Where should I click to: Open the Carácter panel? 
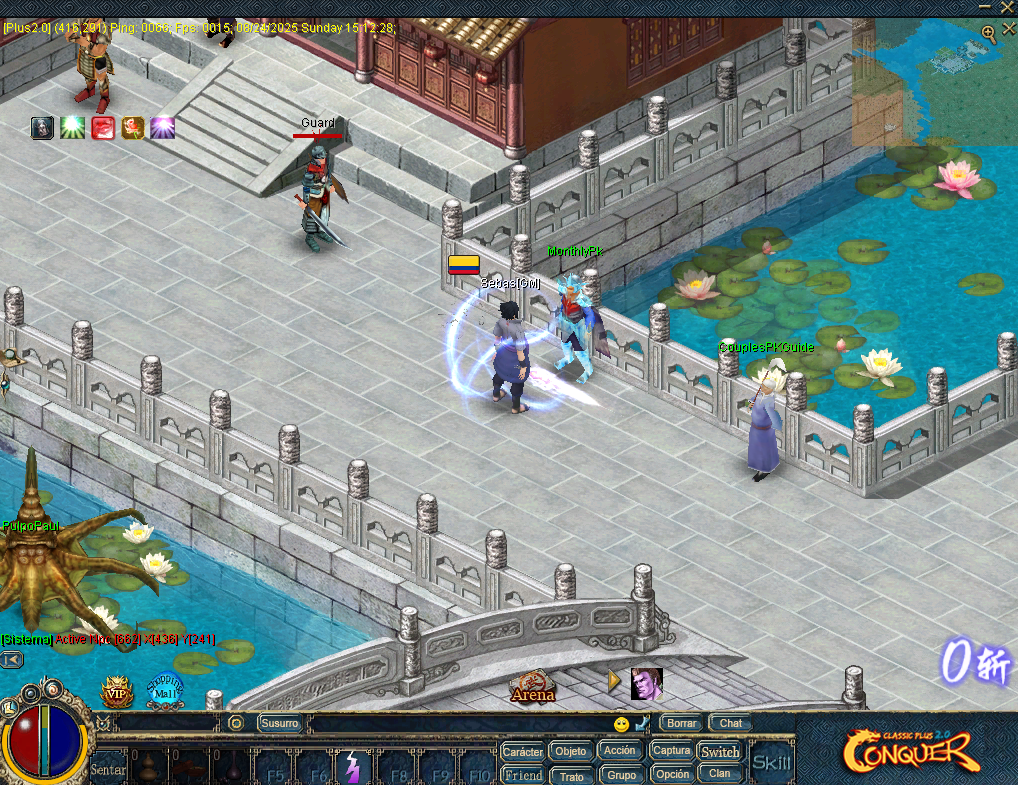pyautogui.click(x=522, y=751)
